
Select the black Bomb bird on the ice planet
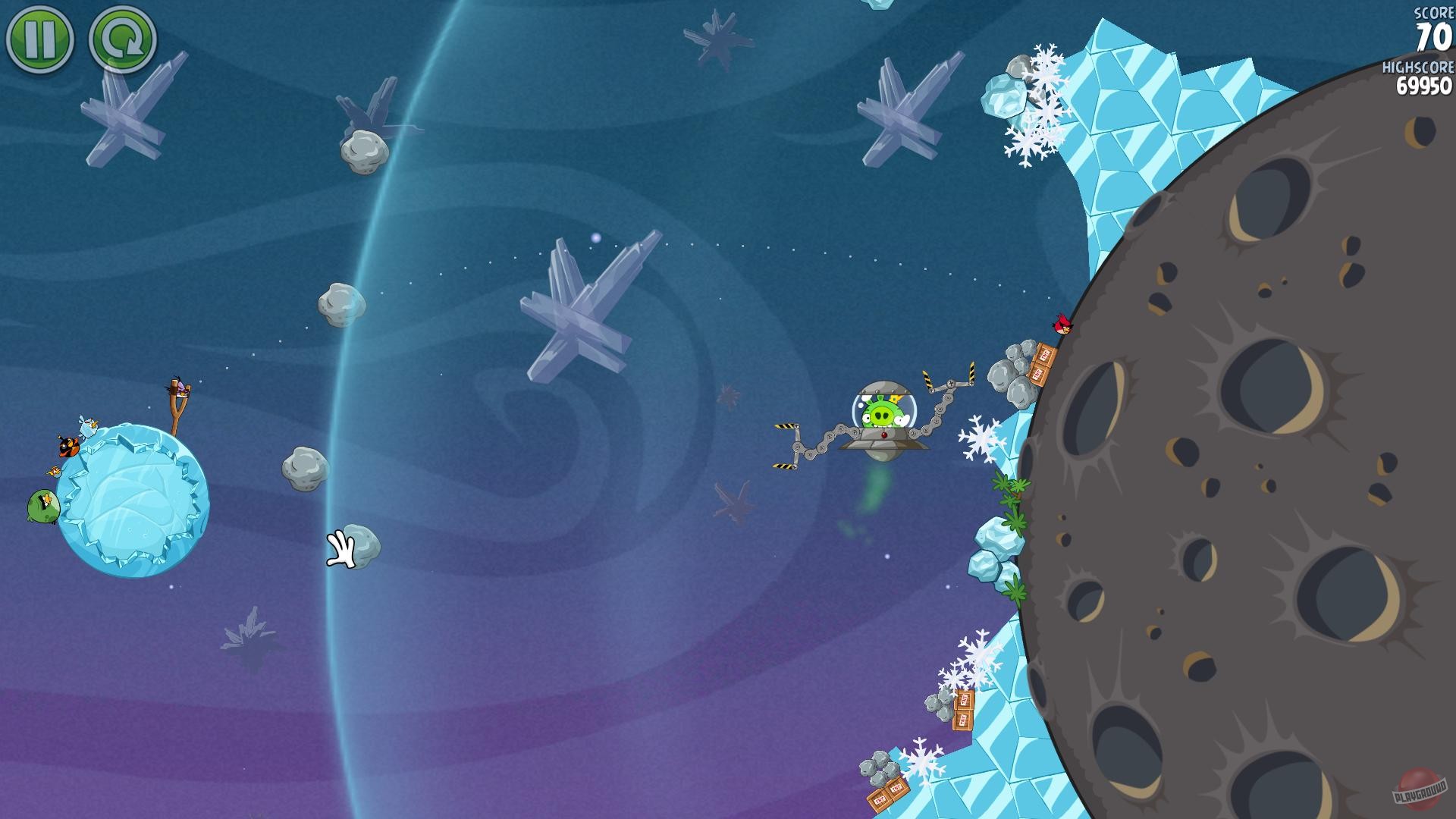click(x=68, y=447)
